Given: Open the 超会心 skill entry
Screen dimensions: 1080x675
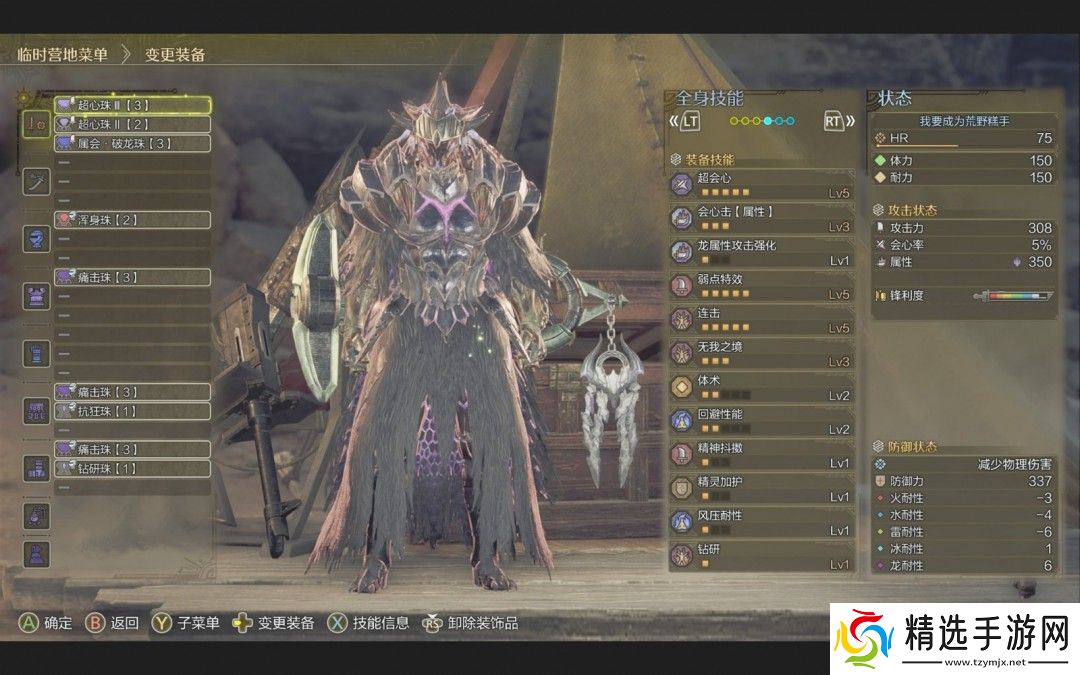Looking at the screenshot, I should [x=762, y=184].
